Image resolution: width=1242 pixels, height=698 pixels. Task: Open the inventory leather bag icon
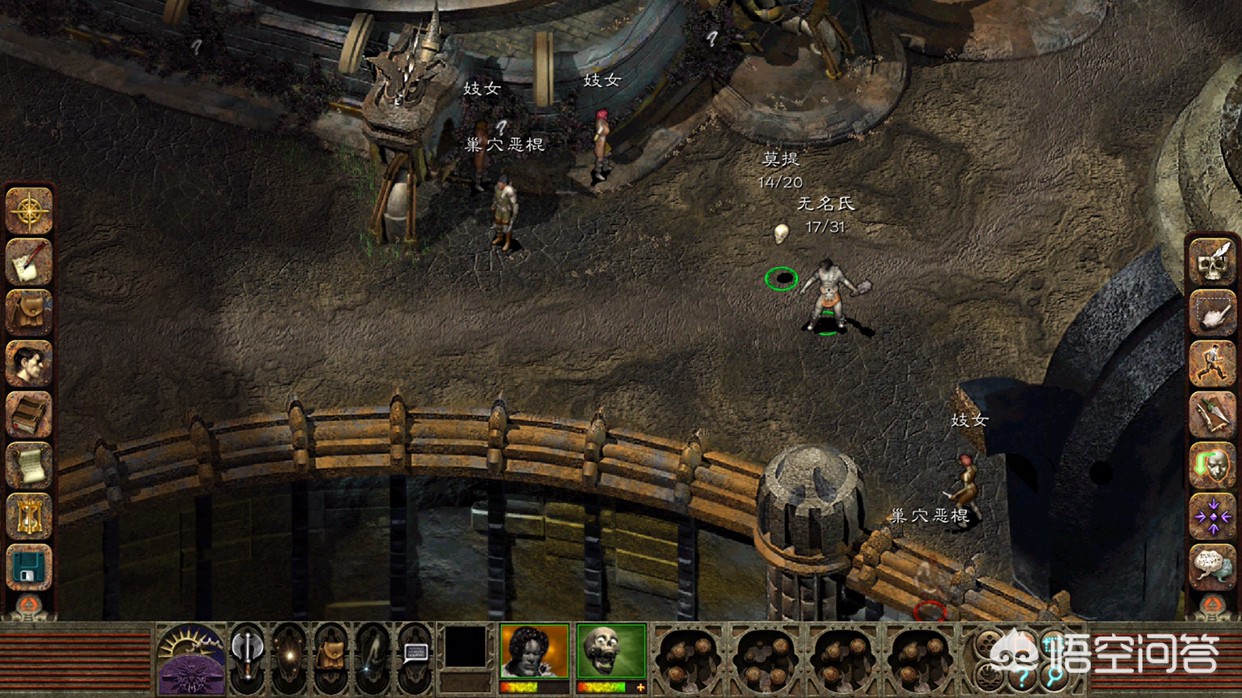pyautogui.click(x=29, y=312)
